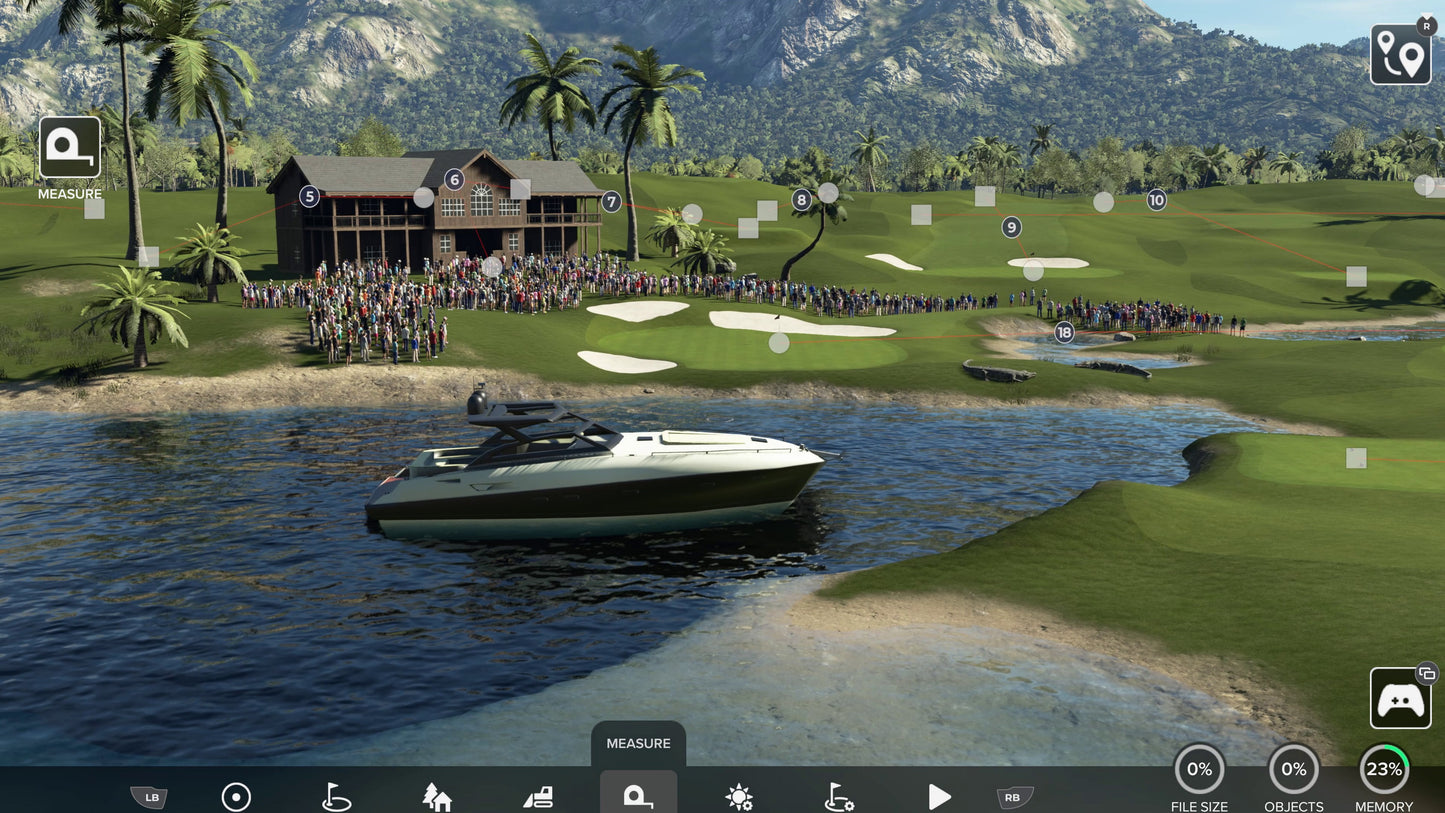The image size is (1445, 813).
Task: Select the brush target tool
Action: click(x=236, y=796)
